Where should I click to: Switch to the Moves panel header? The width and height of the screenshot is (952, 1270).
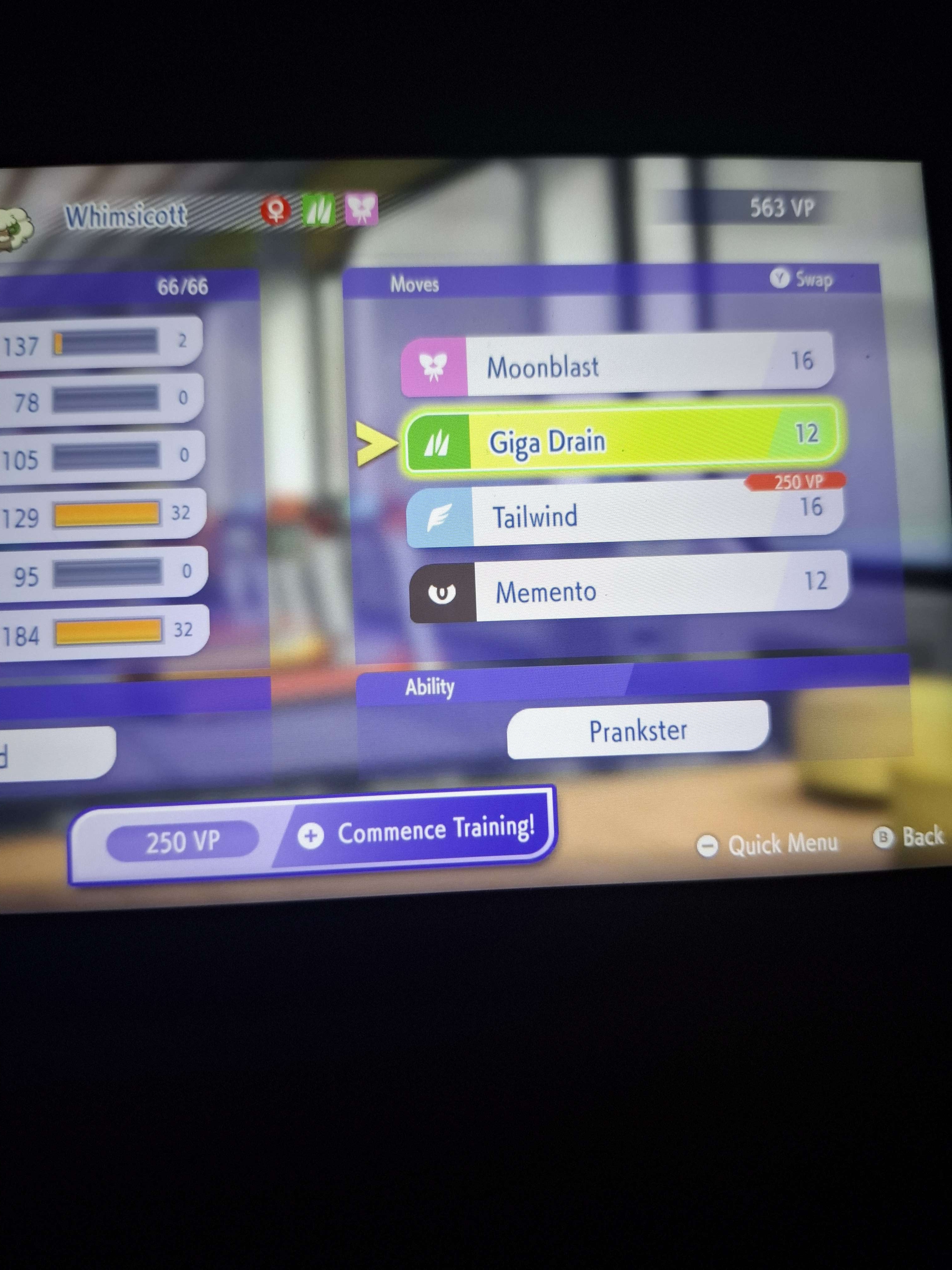coord(415,284)
